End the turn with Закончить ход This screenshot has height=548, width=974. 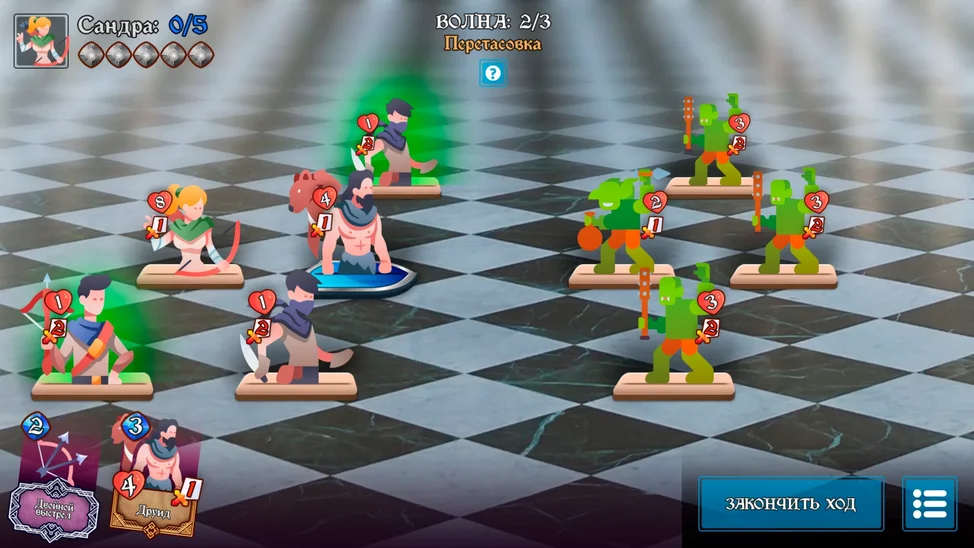click(x=790, y=503)
